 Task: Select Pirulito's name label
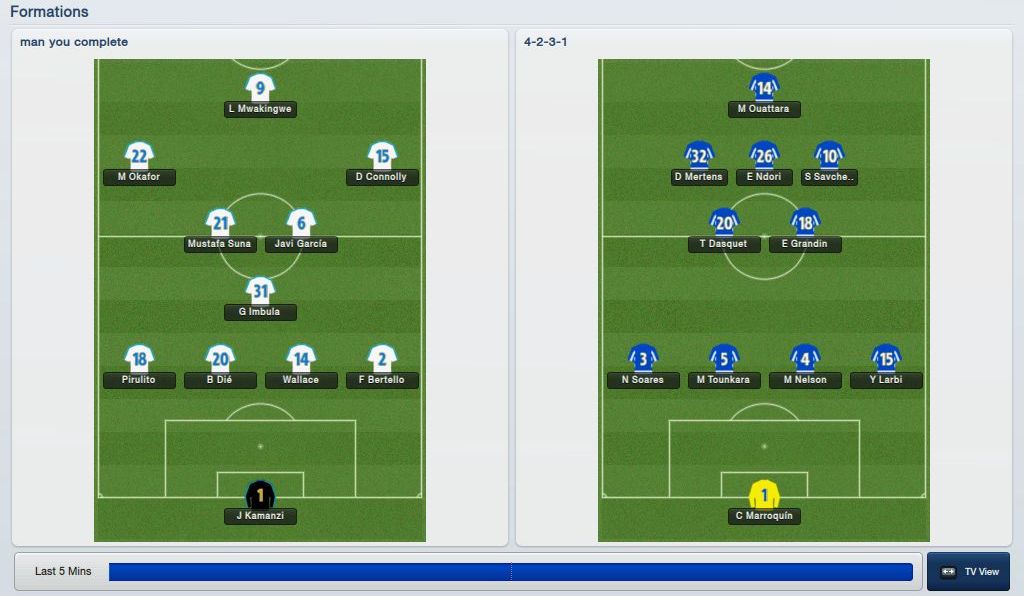click(139, 380)
